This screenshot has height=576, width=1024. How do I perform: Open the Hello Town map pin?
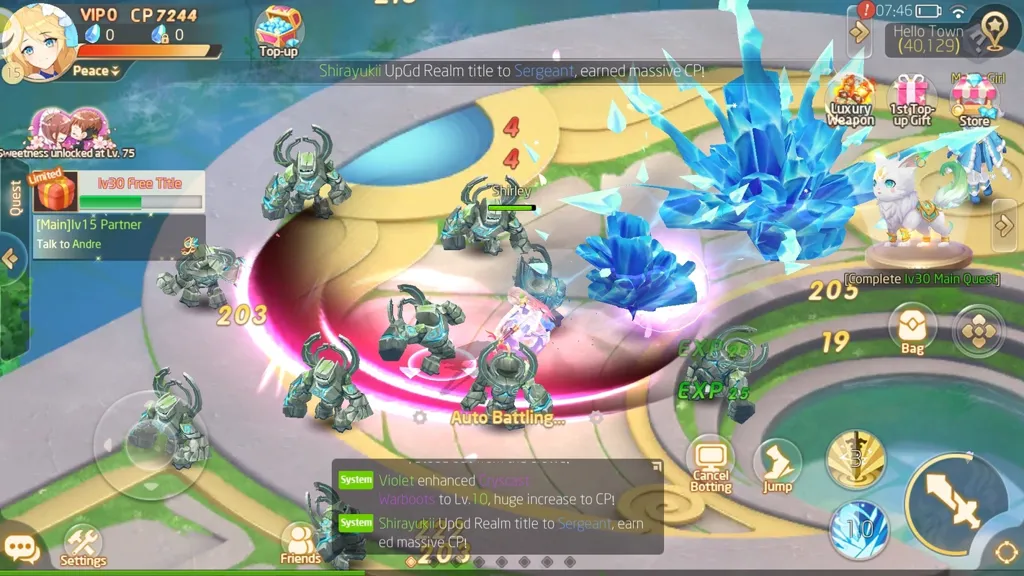[x=993, y=32]
